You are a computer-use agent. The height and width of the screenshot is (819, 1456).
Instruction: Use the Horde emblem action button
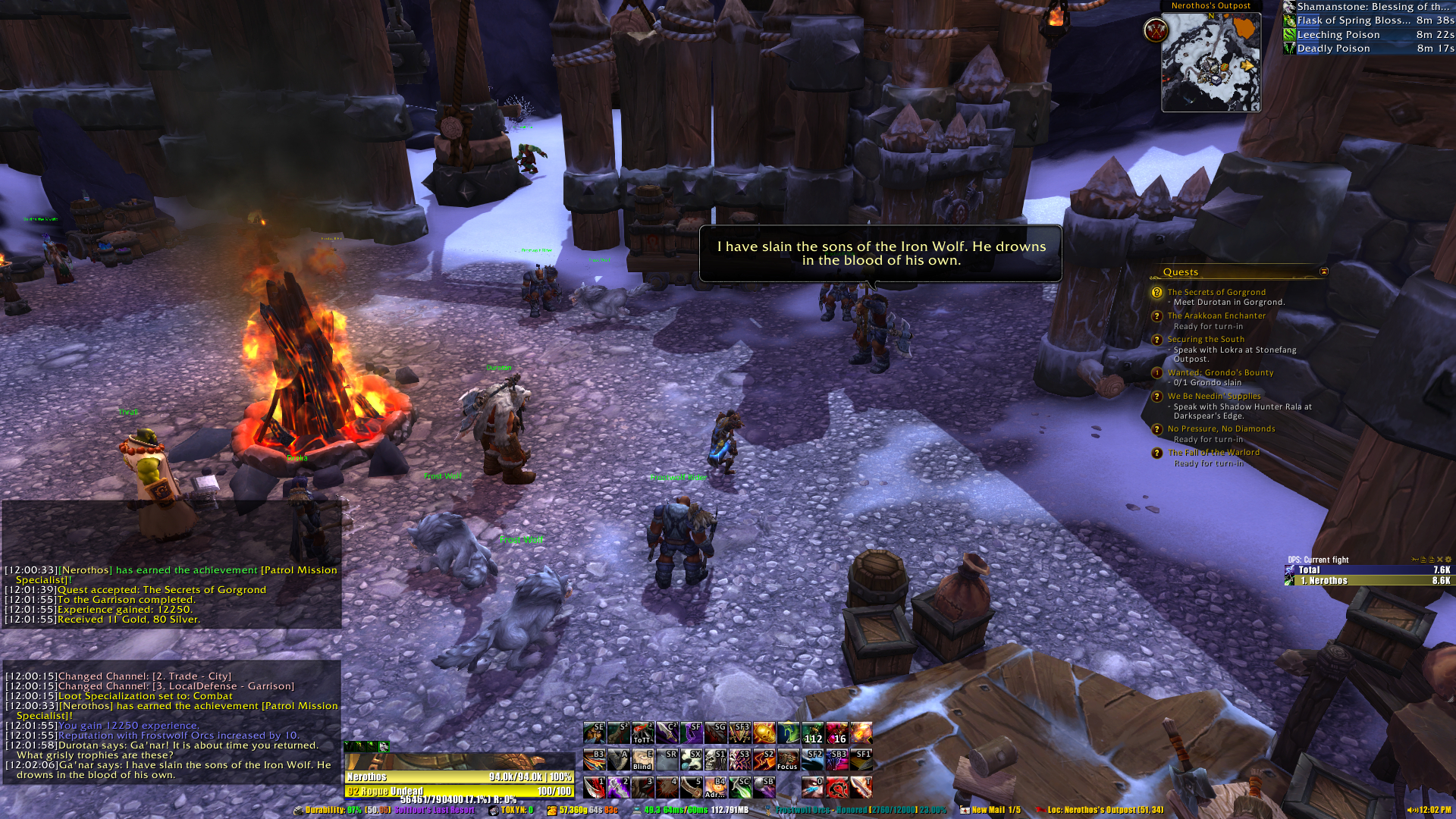coord(836,786)
